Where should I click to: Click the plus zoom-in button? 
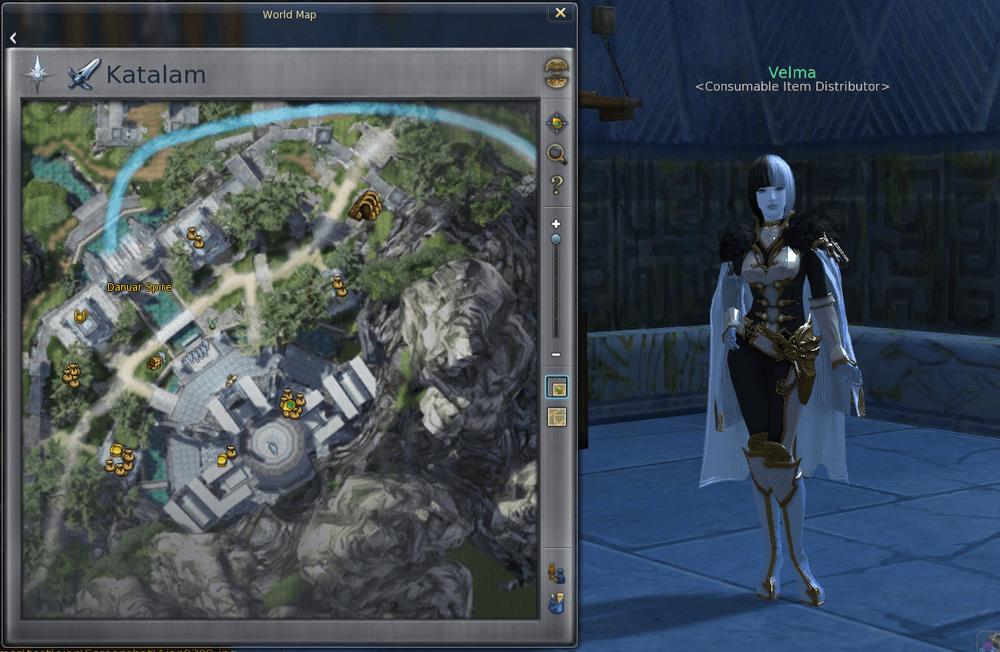coord(556,223)
